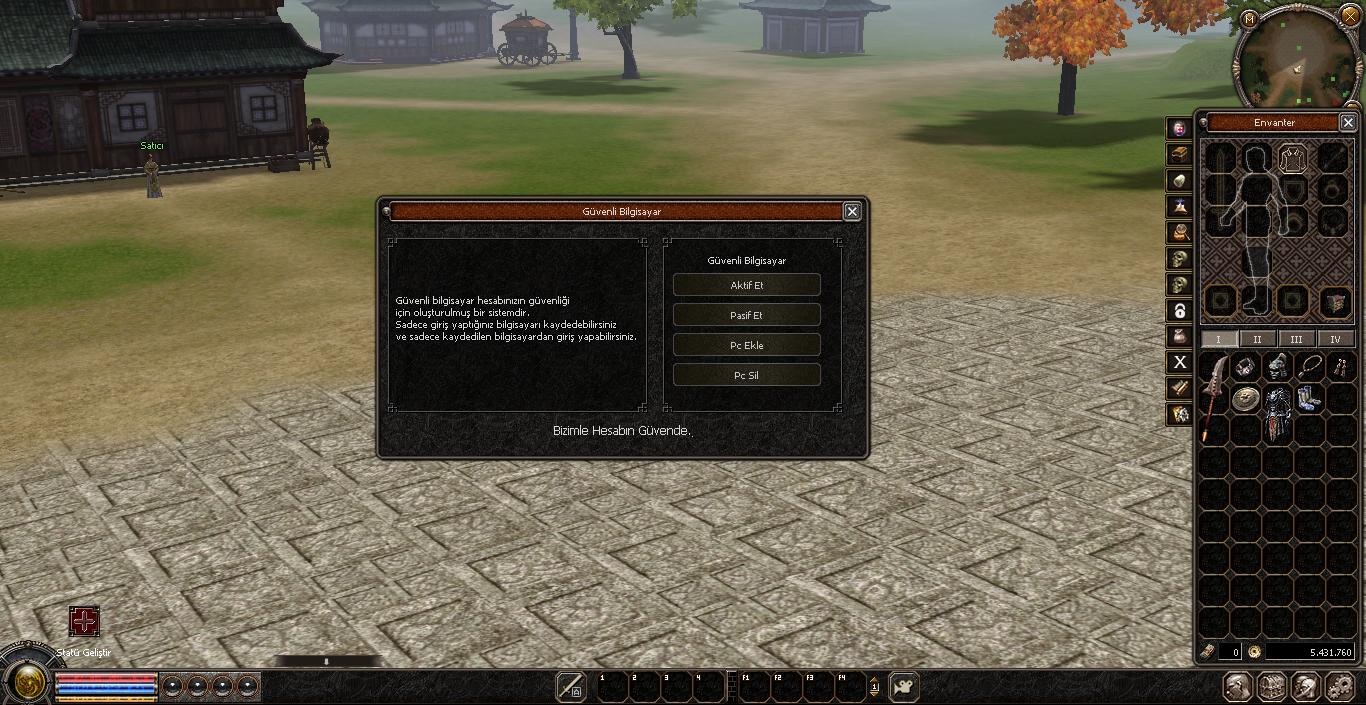Show inventory page IV
Image resolution: width=1366 pixels, height=705 pixels.
pos(1335,339)
